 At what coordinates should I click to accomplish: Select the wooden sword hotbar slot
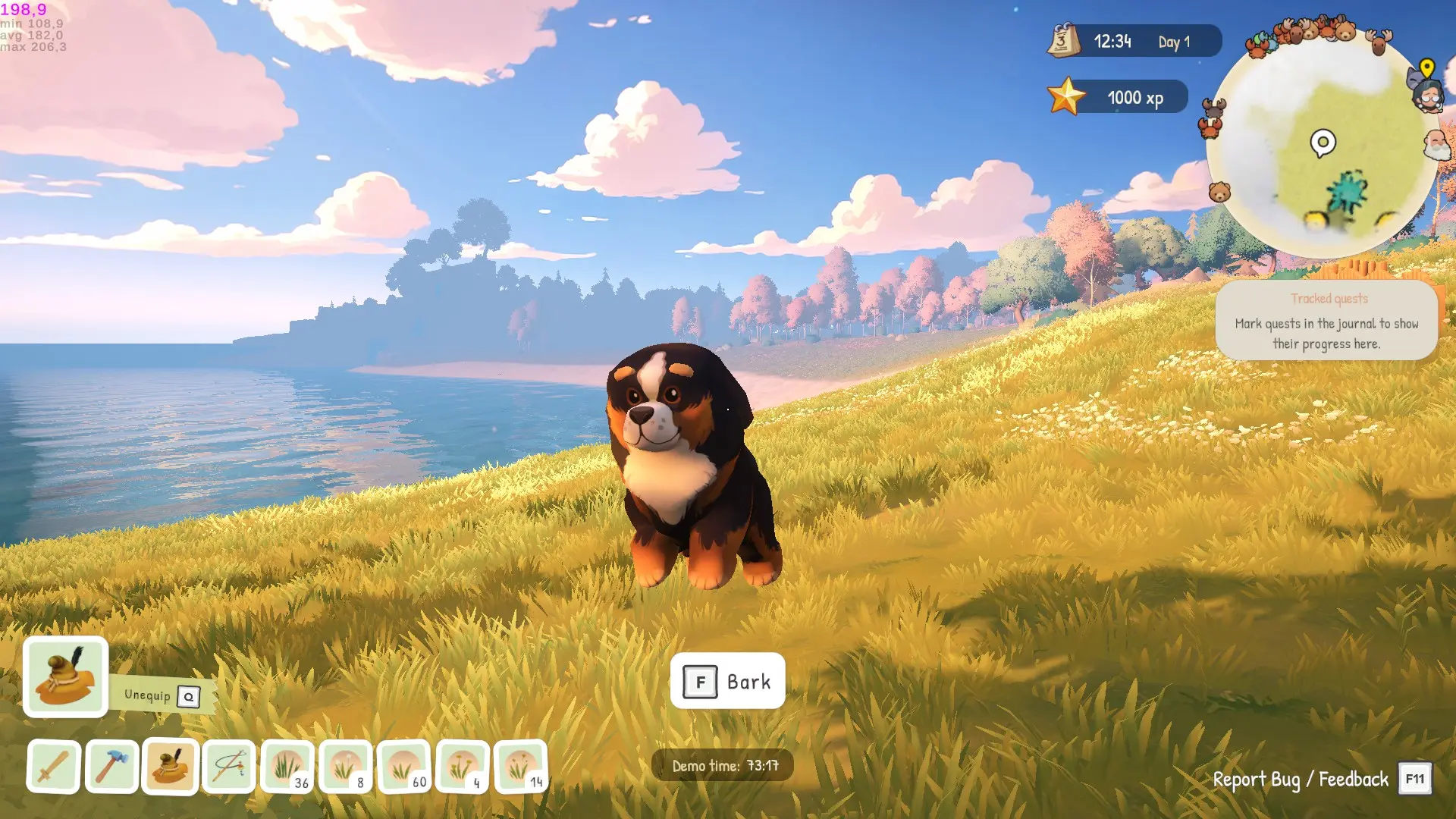53,767
